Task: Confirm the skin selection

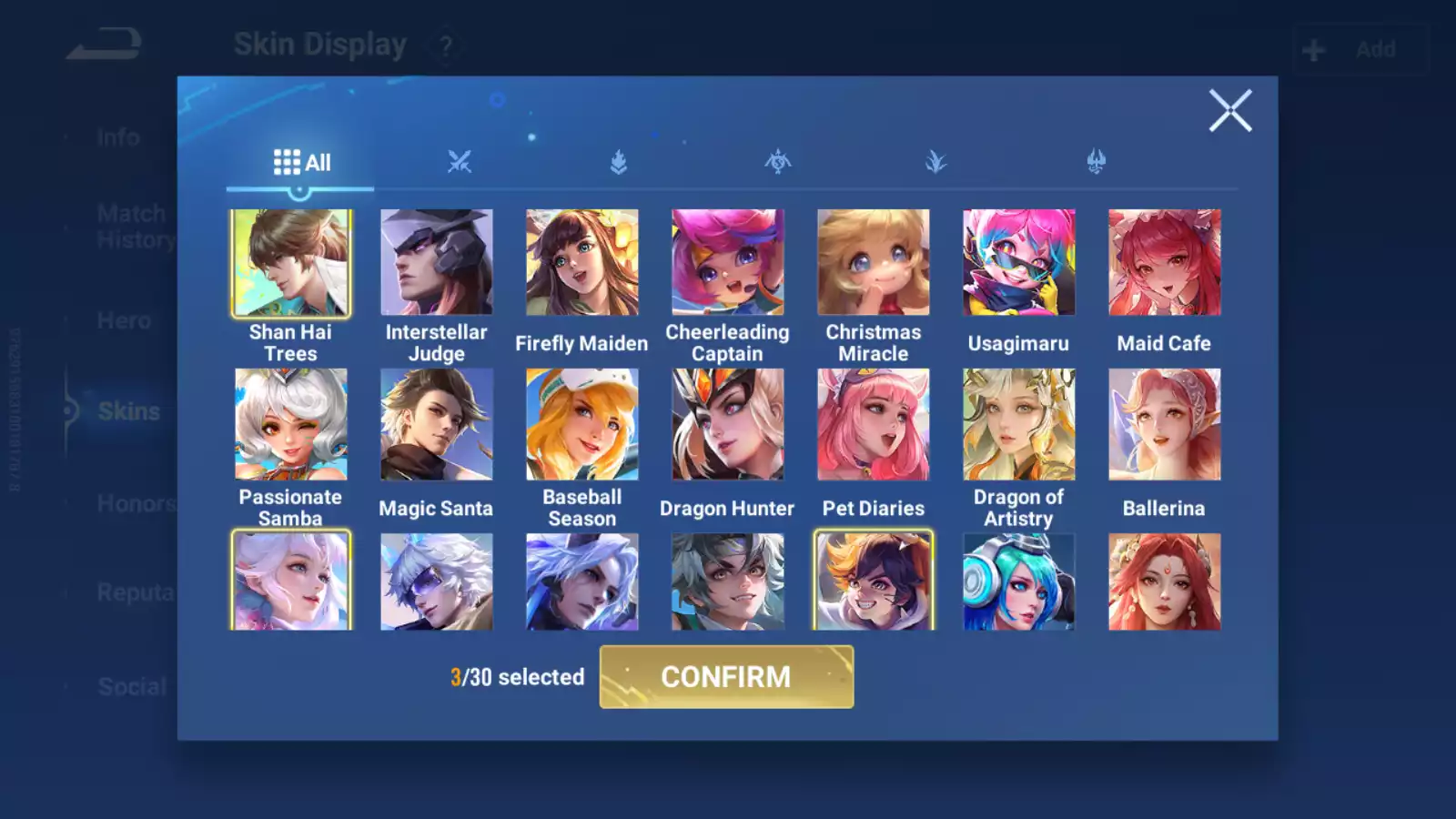Action: 726,676
